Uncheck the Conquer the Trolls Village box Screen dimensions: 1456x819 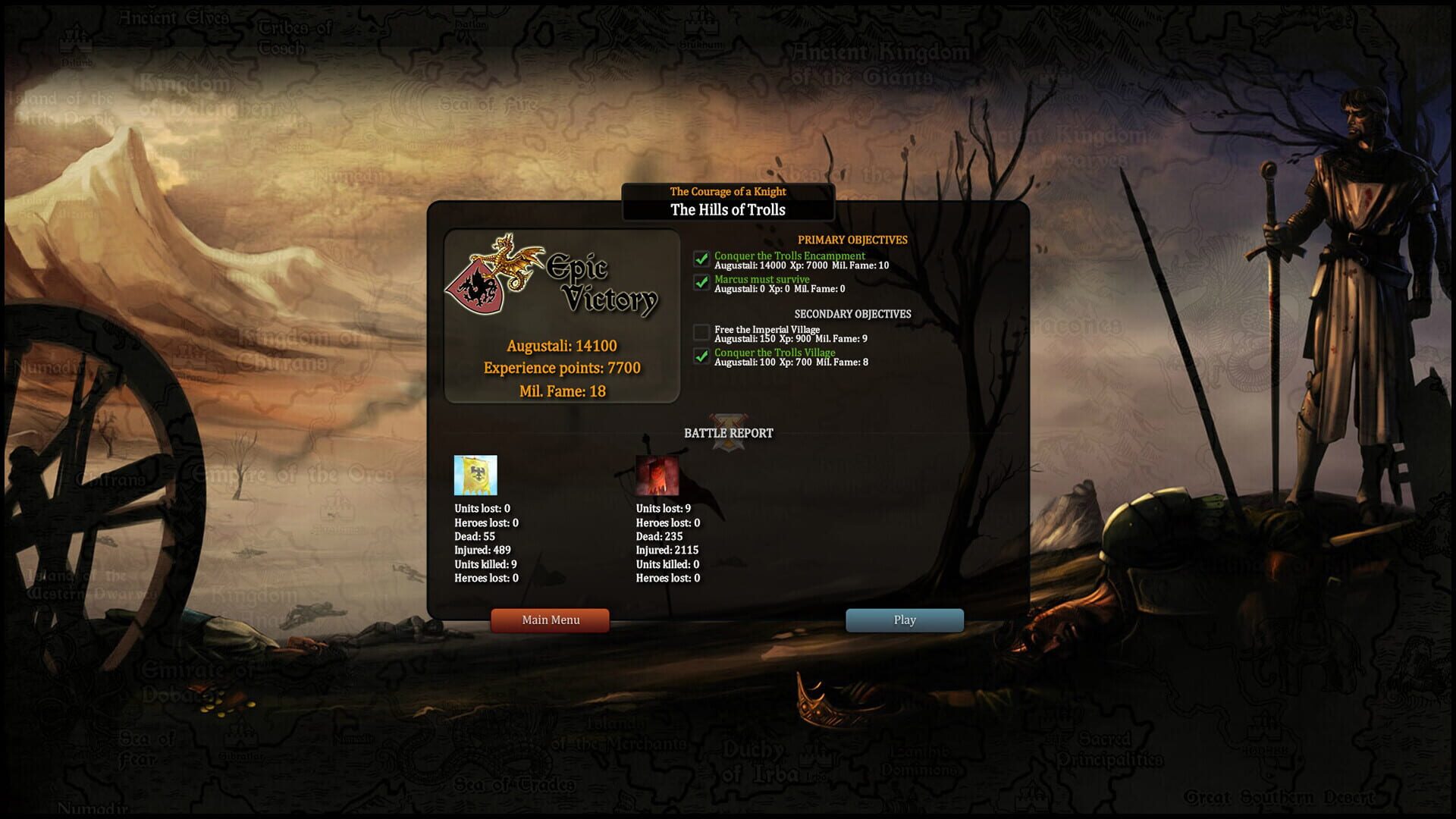pyautogui.click(x=701, y=357)
